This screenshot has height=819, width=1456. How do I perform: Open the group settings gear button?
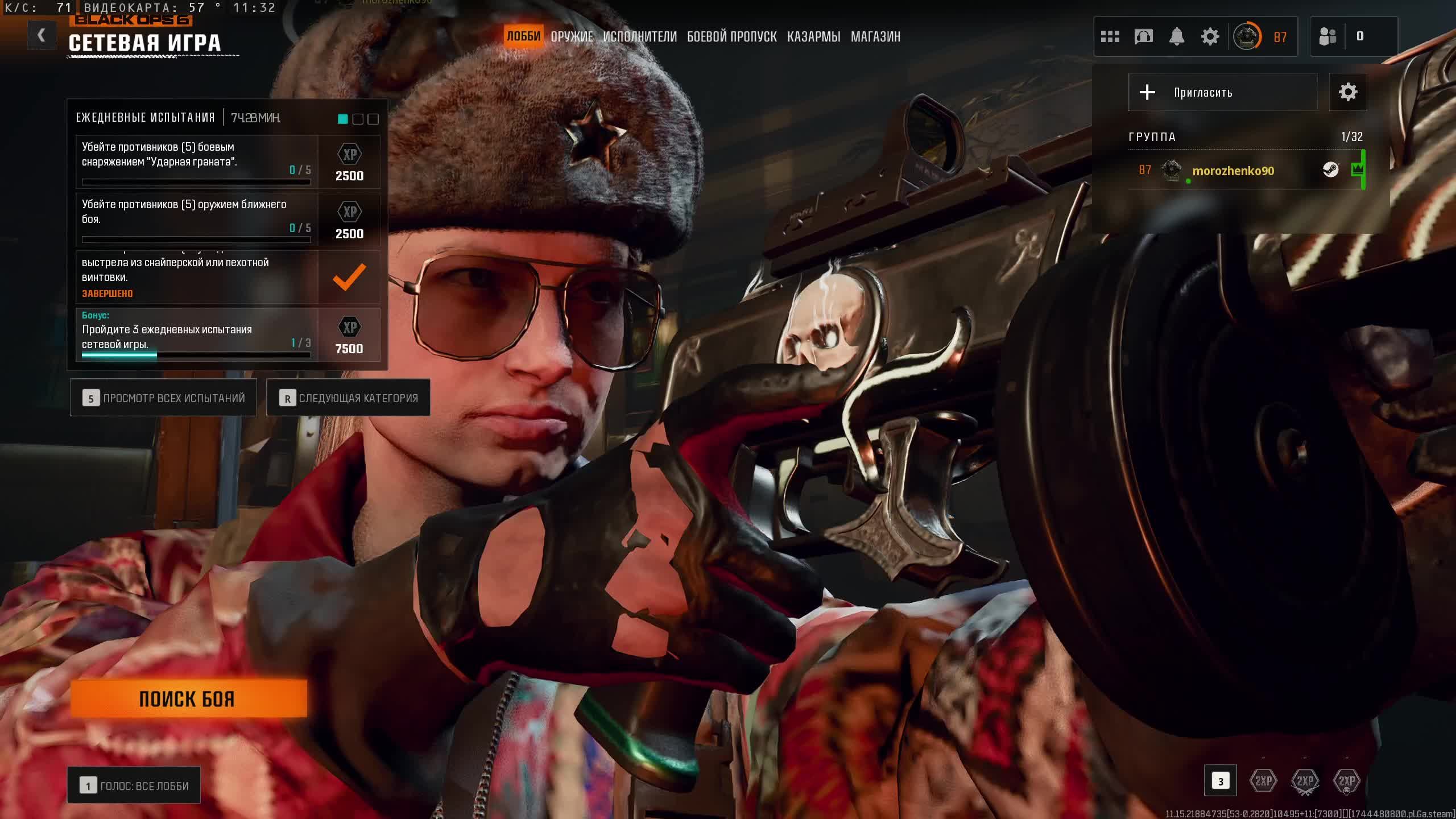[1347, 92]
